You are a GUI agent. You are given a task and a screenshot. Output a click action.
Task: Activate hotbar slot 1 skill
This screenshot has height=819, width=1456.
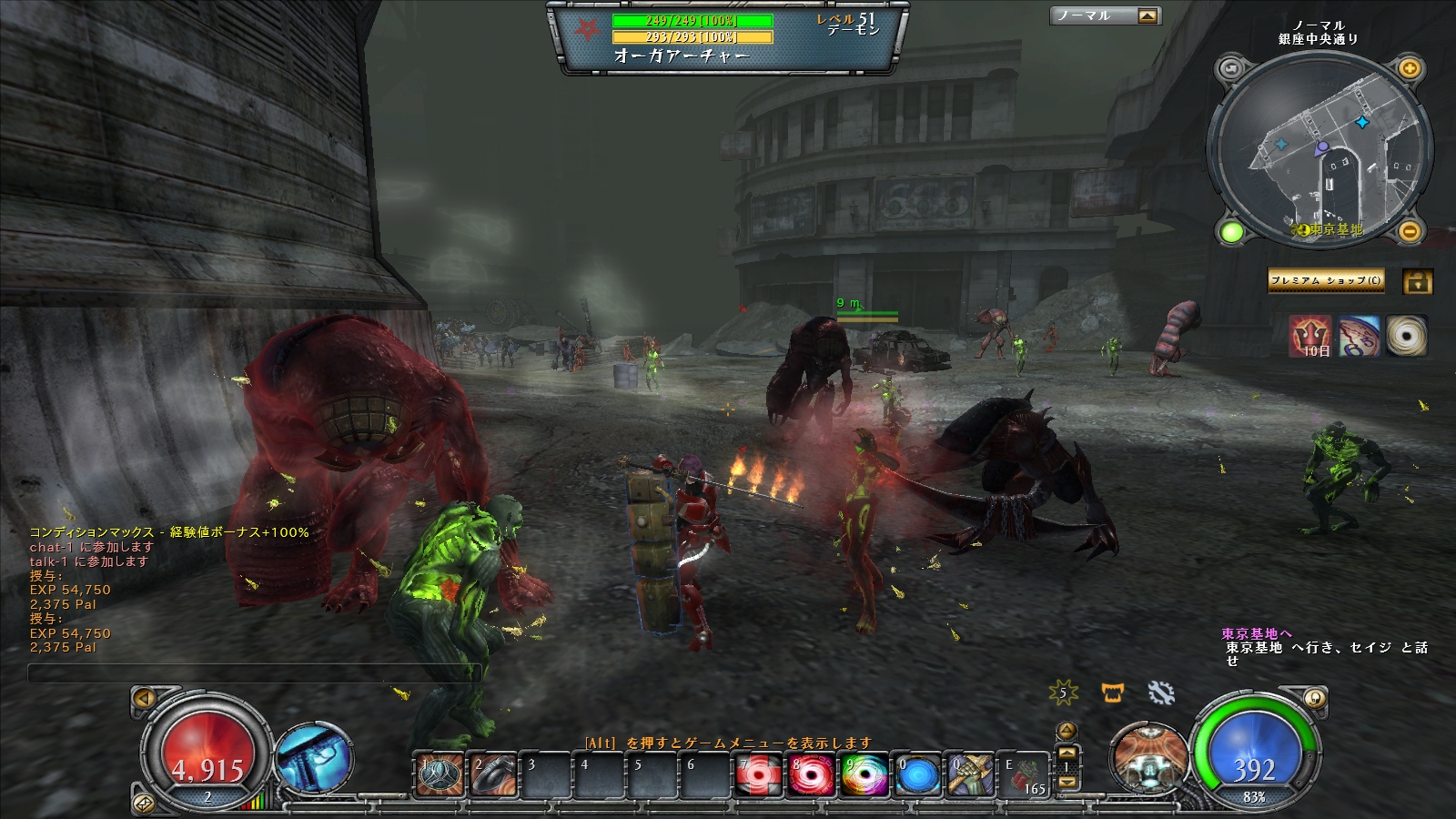(x=439, y=775)
